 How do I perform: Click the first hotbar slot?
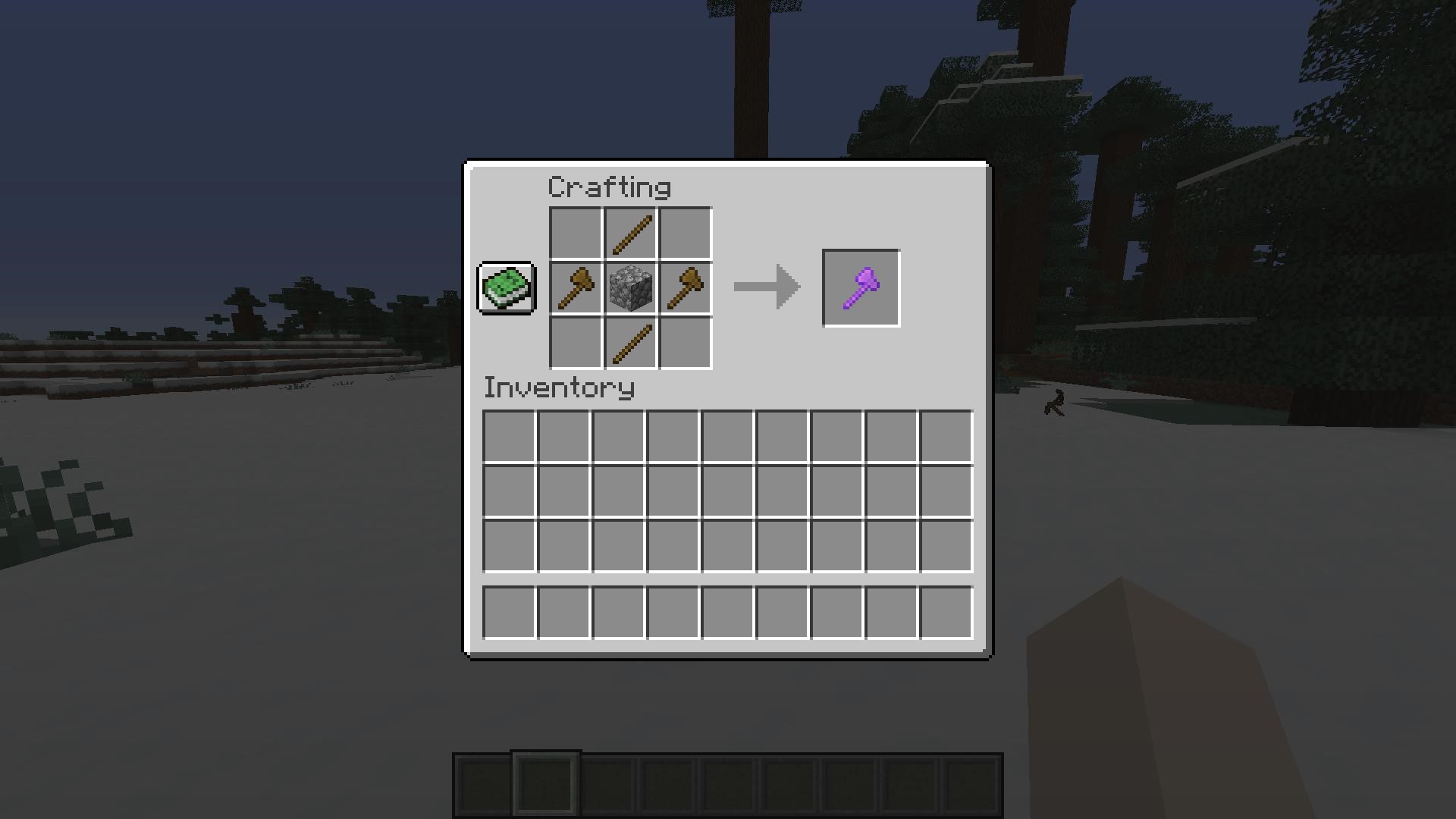pyautogui.click(x=483, y=783)
